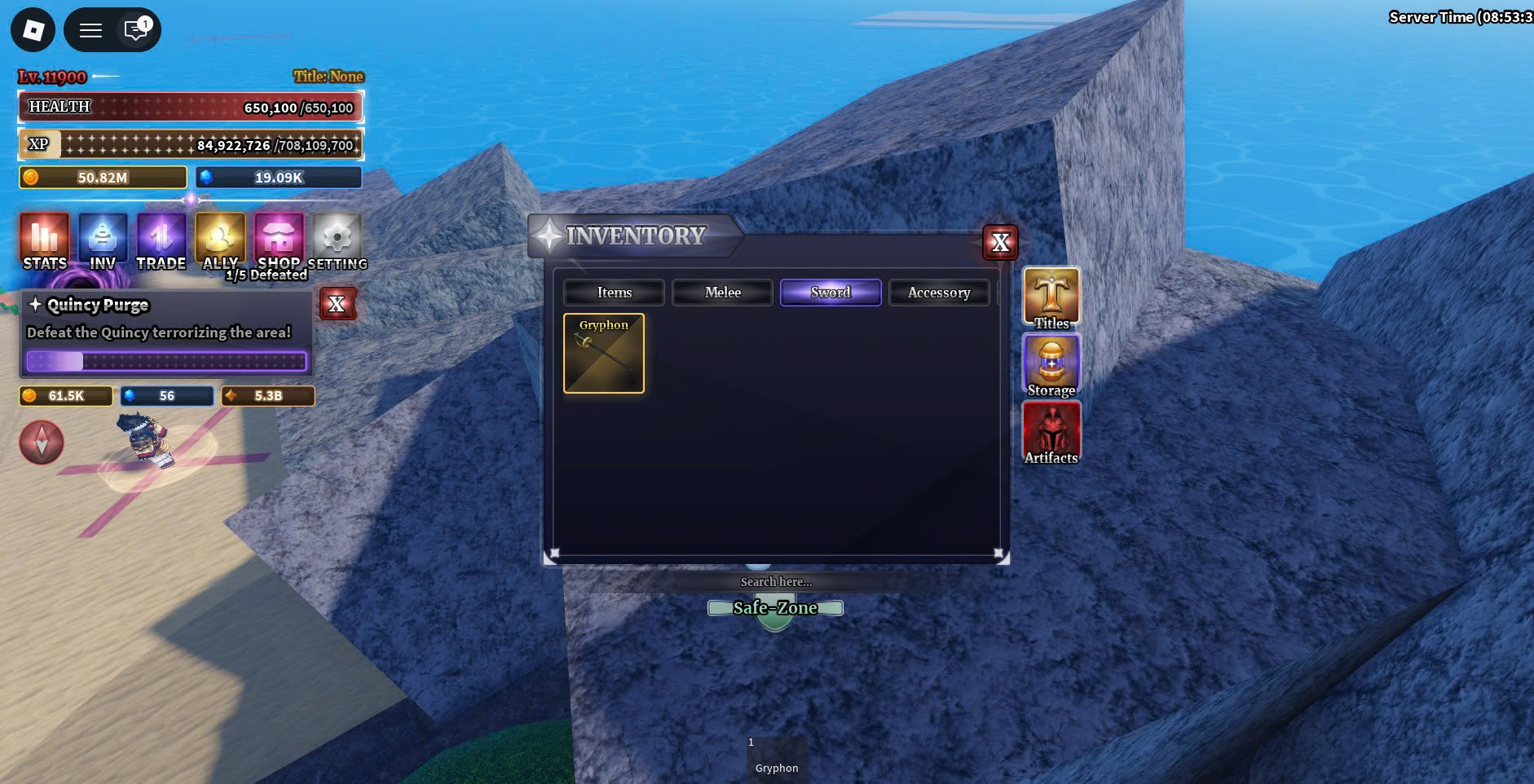Viewport: 1534px width, 784px height.
Task: Toggle the Inv button
Action: point(103,241)
